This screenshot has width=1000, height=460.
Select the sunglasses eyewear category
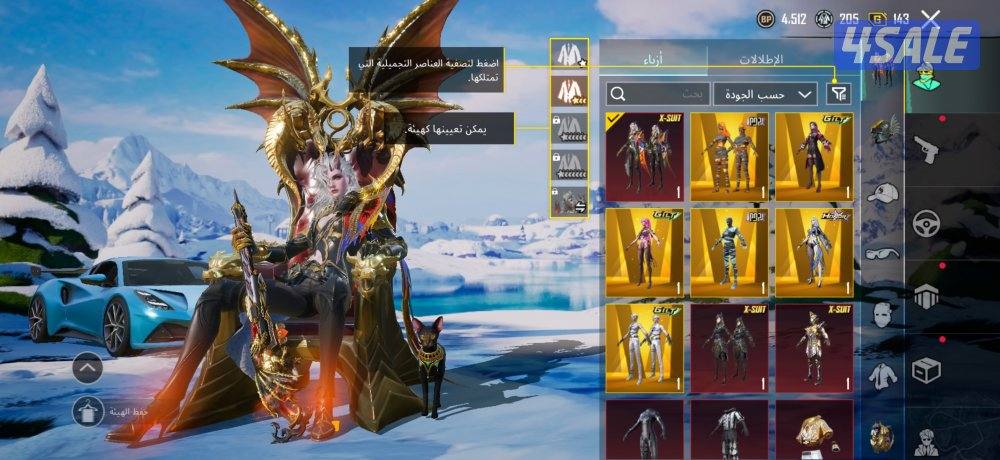coord(881,253)
